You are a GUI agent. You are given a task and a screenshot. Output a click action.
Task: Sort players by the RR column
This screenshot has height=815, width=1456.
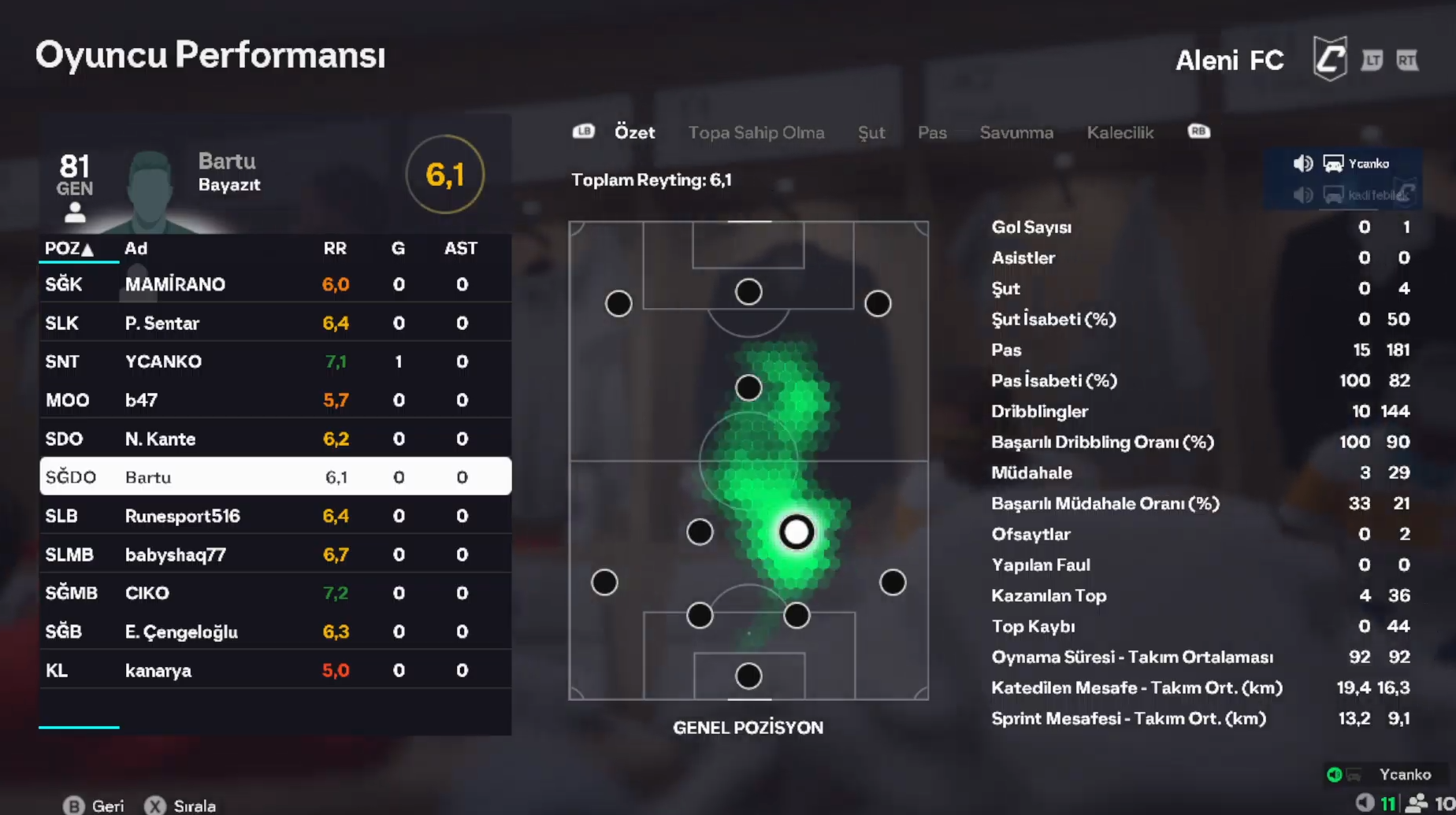tap(335, 249)
